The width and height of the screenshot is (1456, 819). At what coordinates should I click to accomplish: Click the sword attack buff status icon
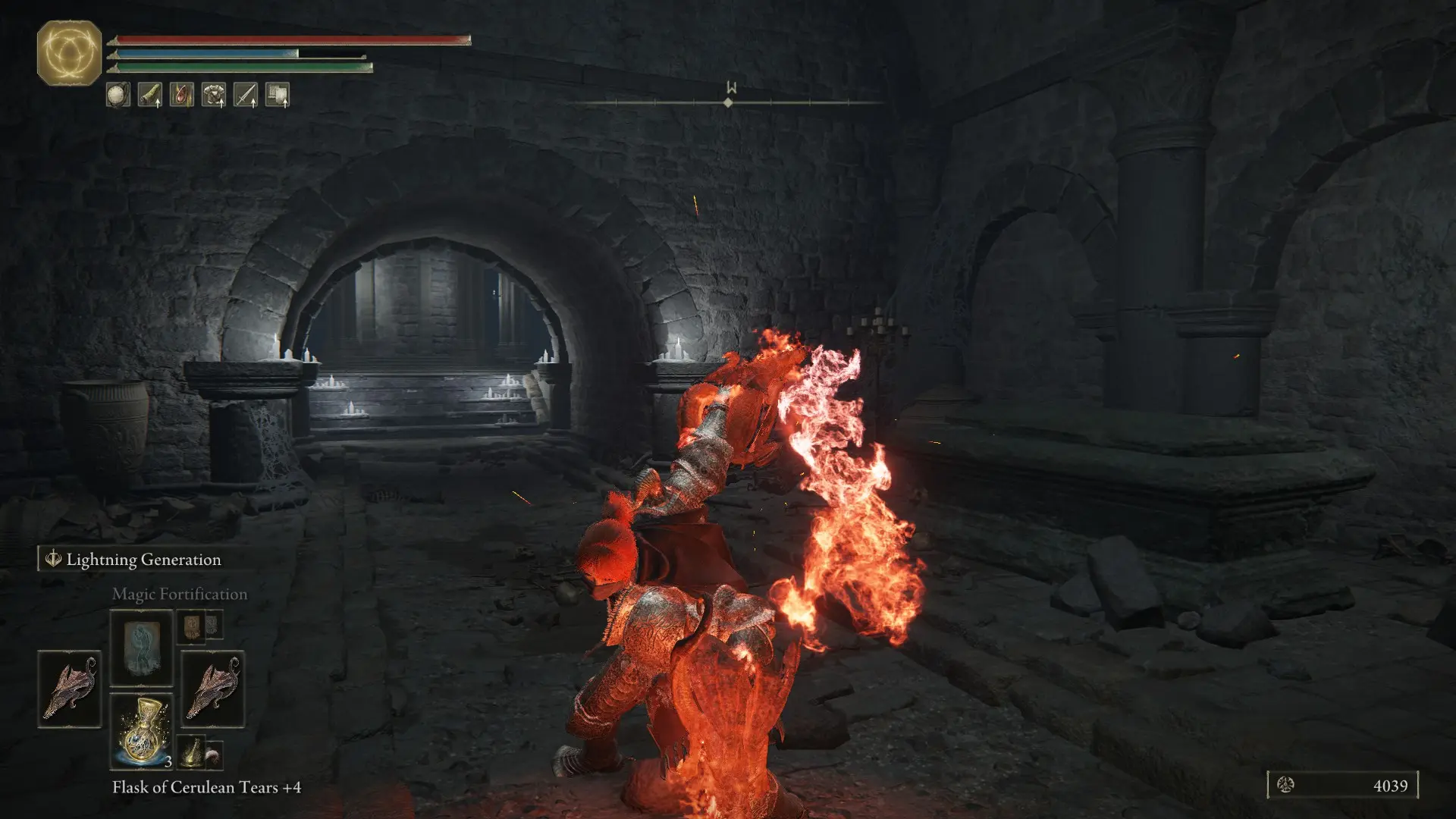click(246, 95)
